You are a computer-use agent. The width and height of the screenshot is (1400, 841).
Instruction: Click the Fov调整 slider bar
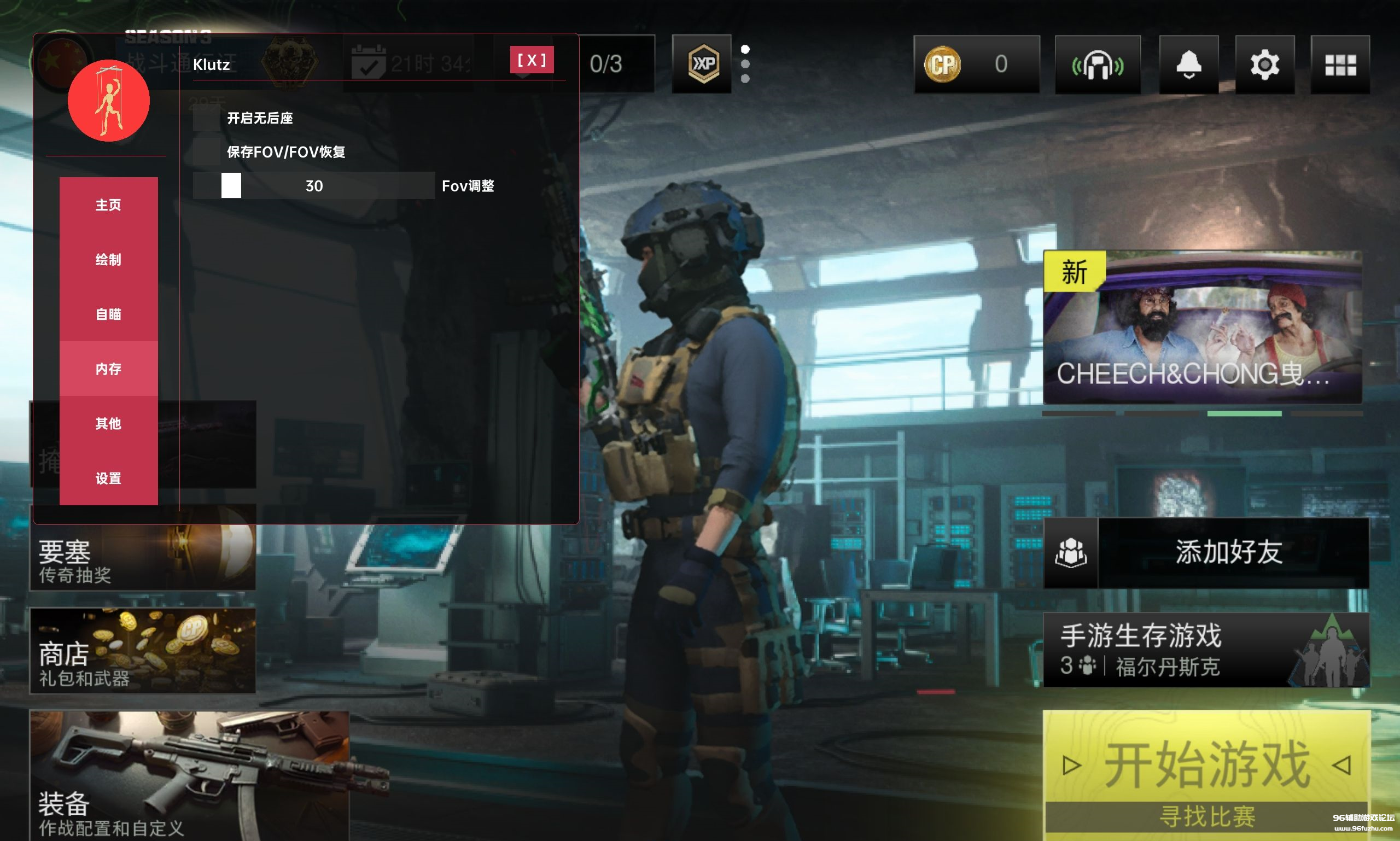tap(313, 186)
